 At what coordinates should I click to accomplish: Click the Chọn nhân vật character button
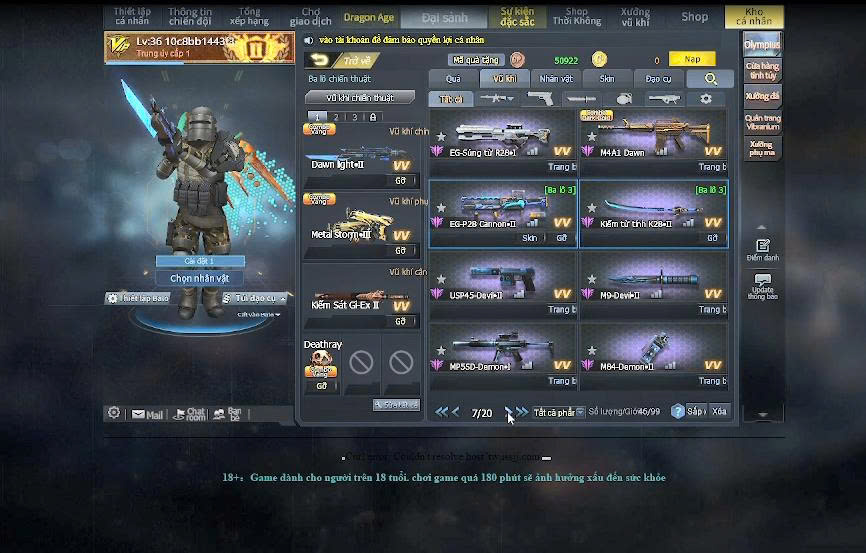pyautogui.click(x=200, y=278)
